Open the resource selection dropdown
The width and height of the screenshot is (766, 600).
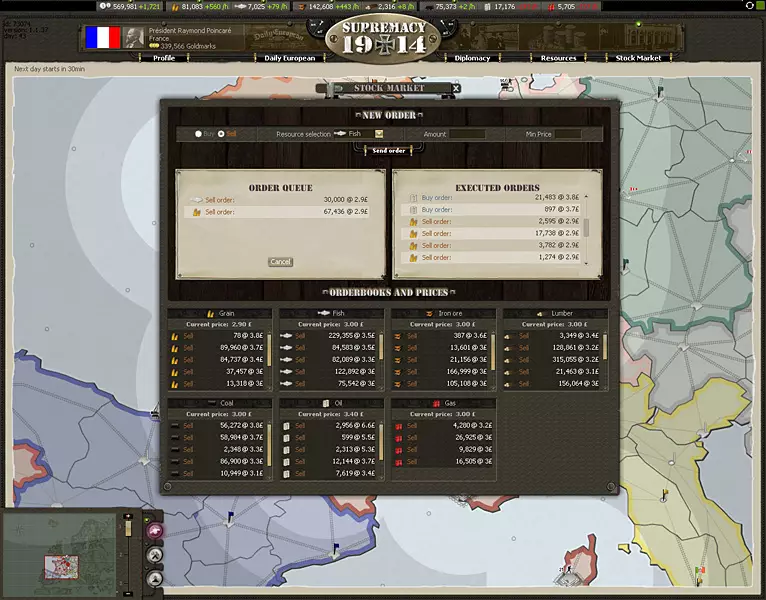380,133
